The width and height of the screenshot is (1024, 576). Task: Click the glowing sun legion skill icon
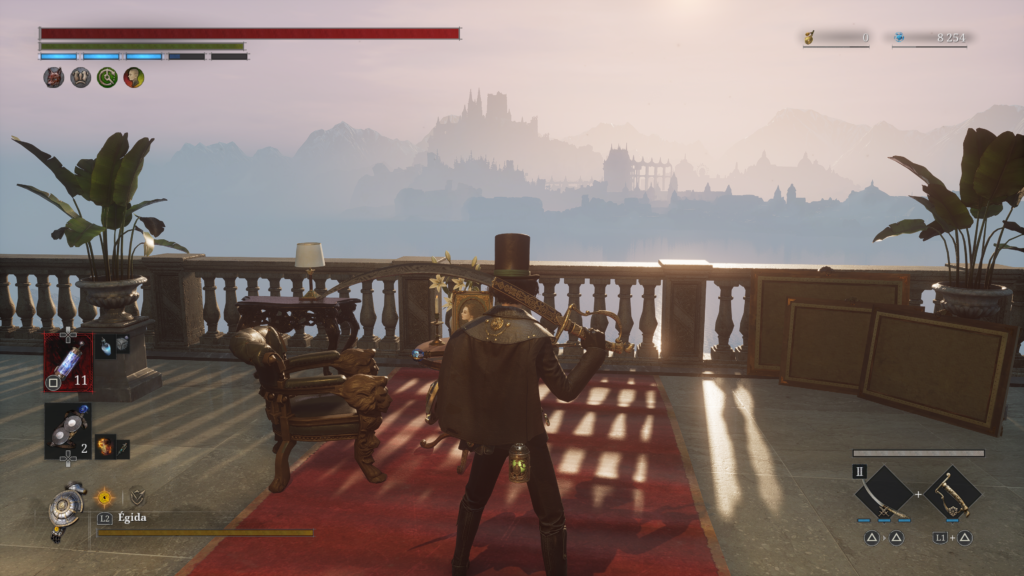pos(104,496)
